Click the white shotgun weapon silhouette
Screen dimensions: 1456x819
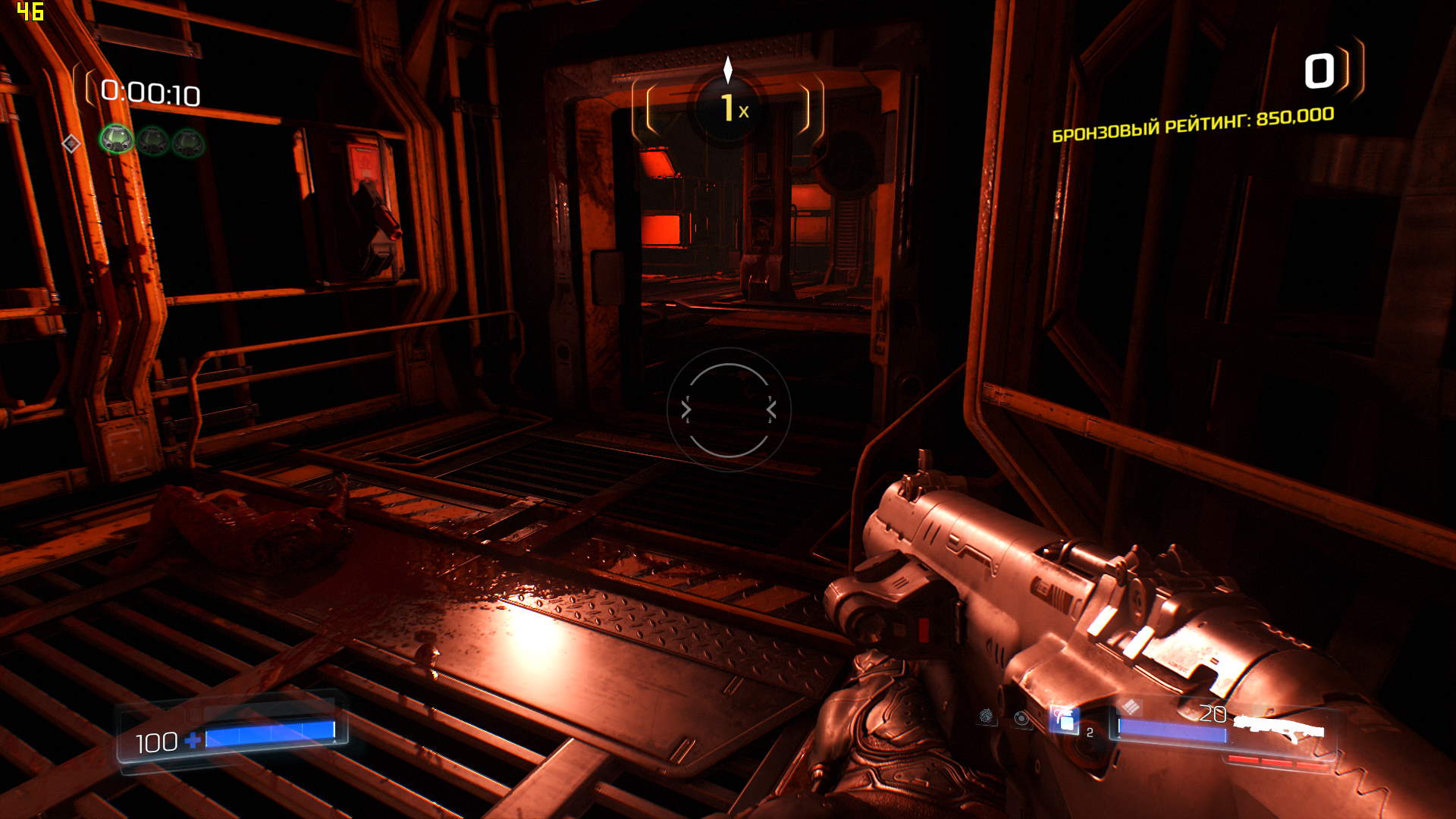pyautogui.click(x=1279, y=729)
